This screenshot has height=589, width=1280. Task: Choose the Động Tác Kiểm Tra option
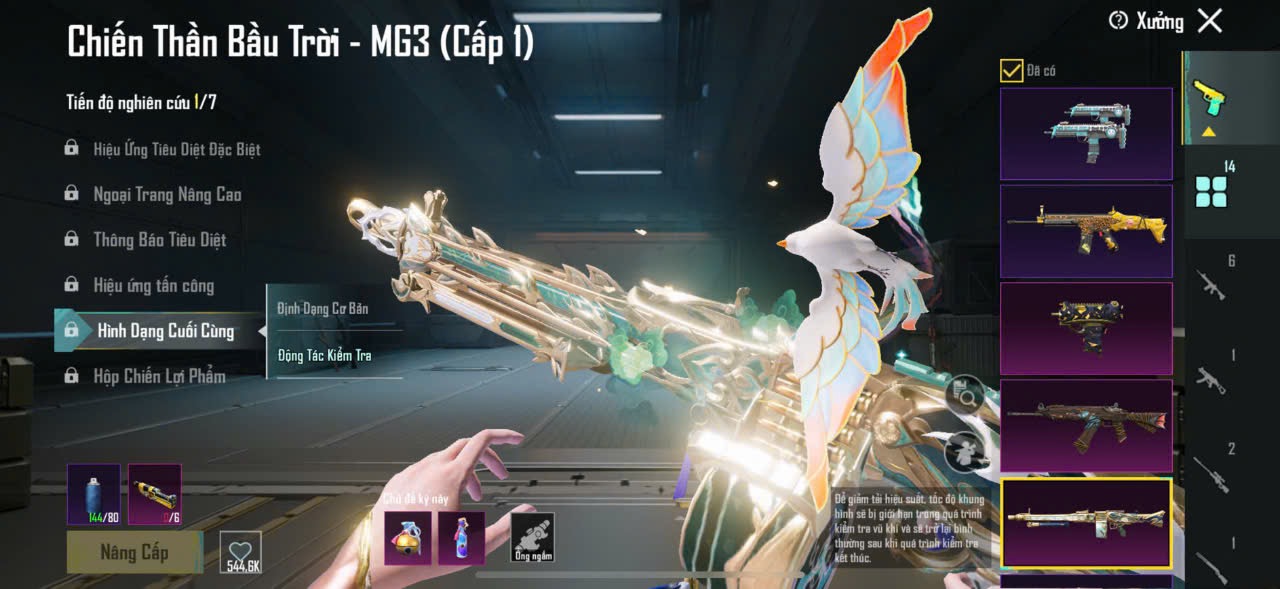[325, 355]
